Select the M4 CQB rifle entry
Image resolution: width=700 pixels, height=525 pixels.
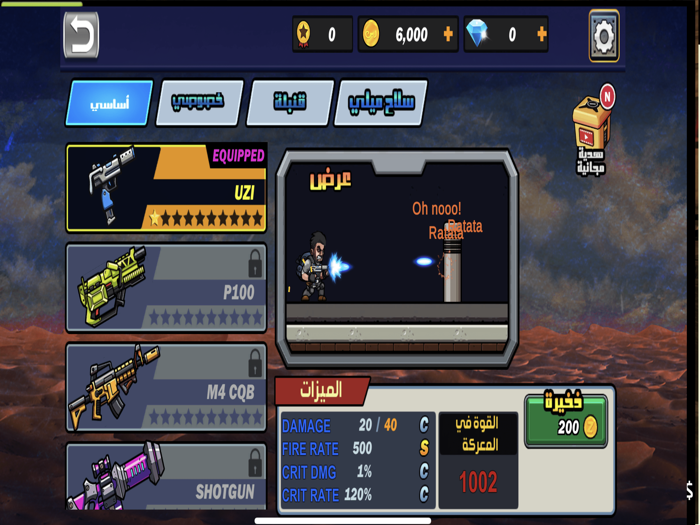point(166,388)
